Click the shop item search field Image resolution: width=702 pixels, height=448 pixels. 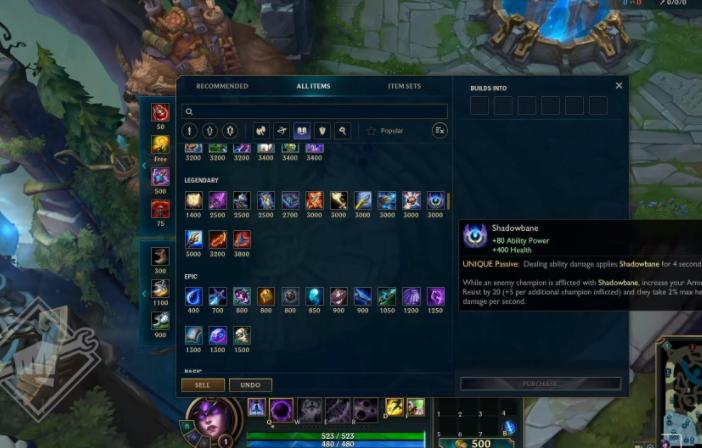(x=315, y=112)
